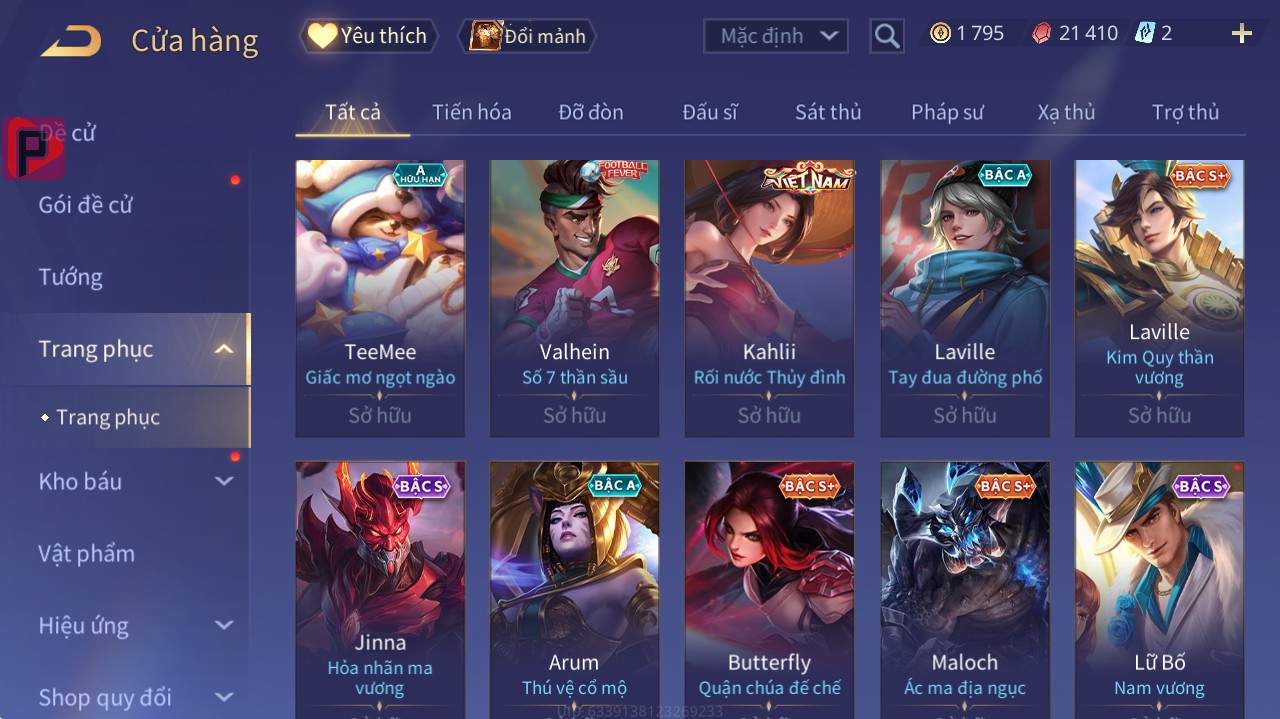Open the Yêu thích favorites list
1280x719 pixels.
(x=369, y=36)
